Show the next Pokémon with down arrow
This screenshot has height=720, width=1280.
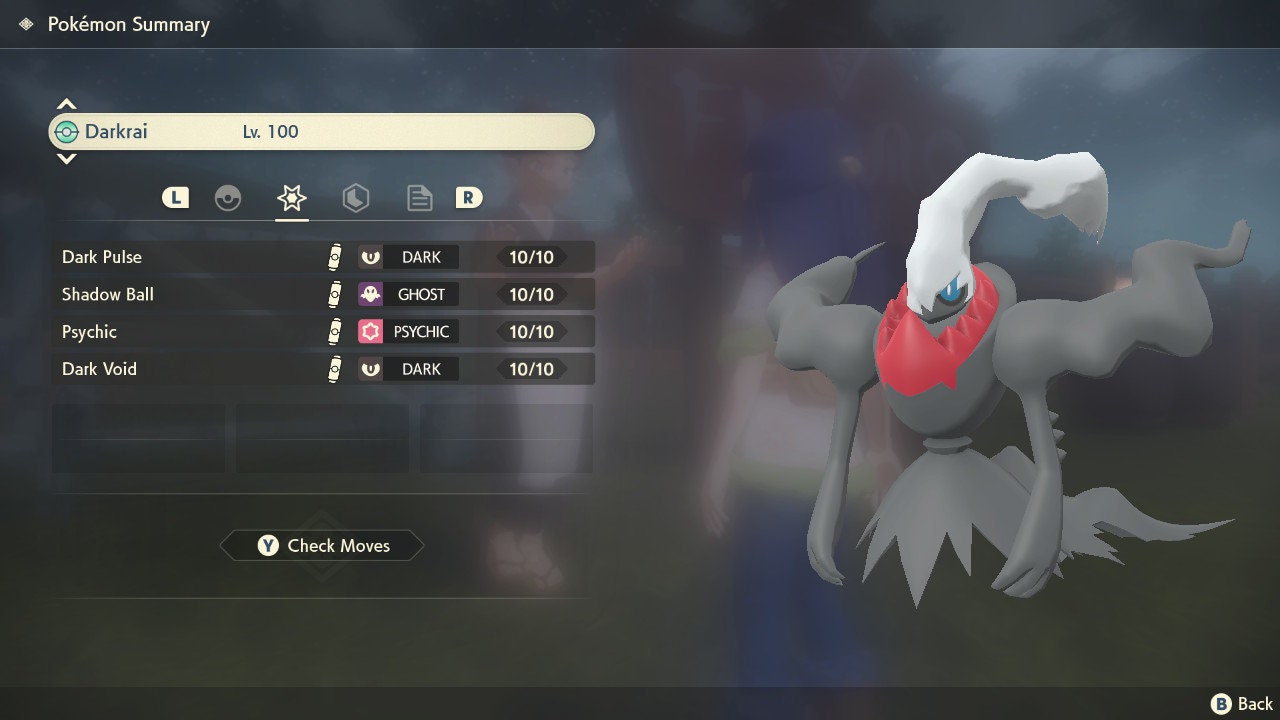point(66,158)
